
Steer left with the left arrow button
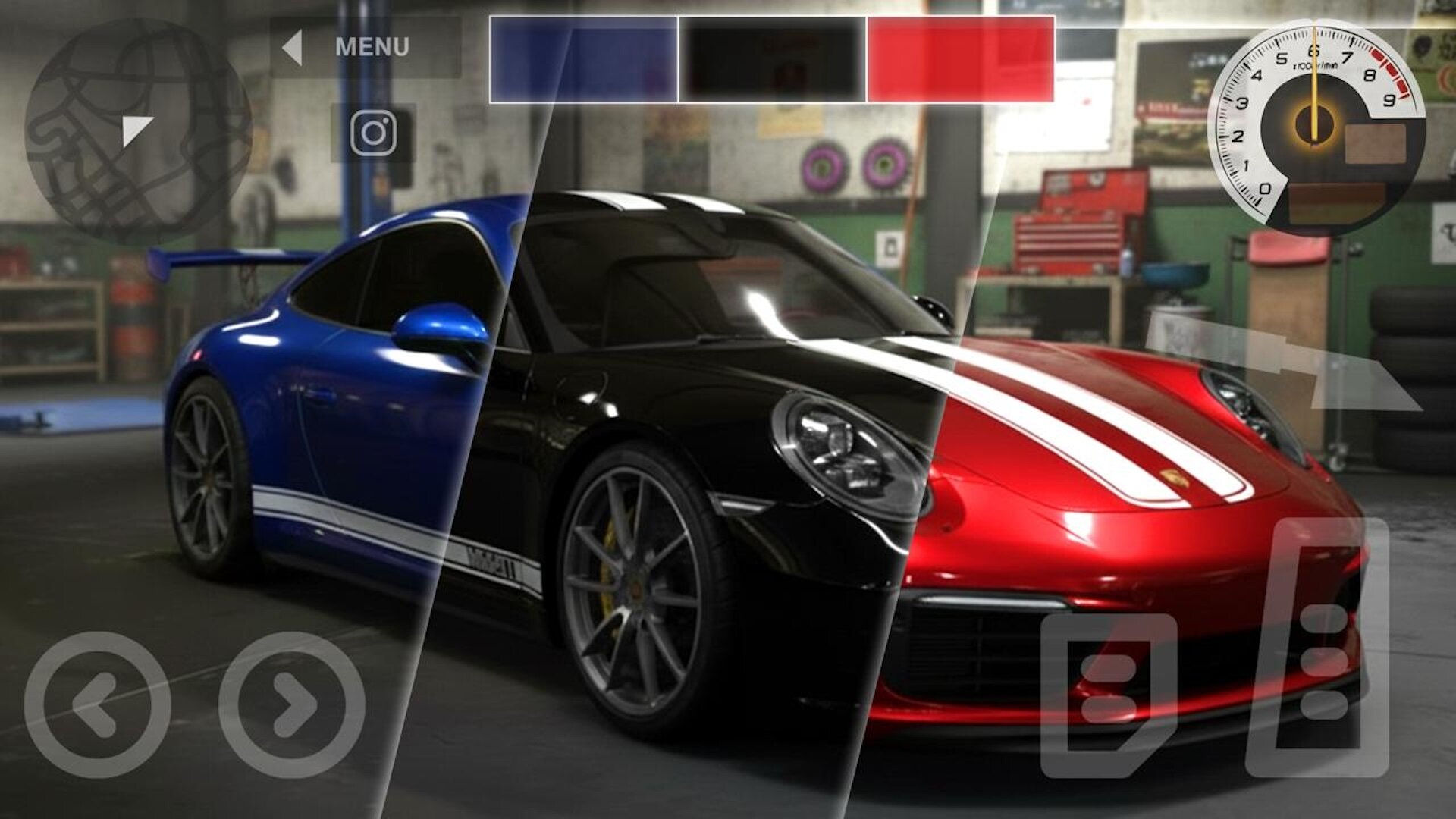click(97, 704)
